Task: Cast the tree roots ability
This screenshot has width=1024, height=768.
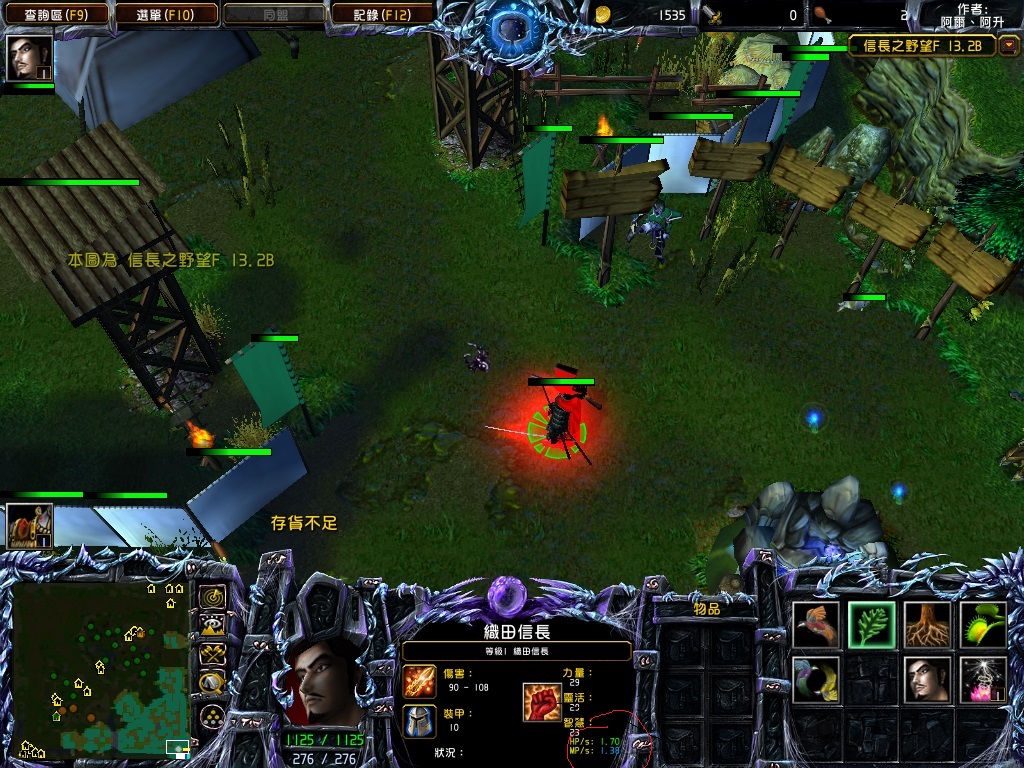Action: (928, 624)
